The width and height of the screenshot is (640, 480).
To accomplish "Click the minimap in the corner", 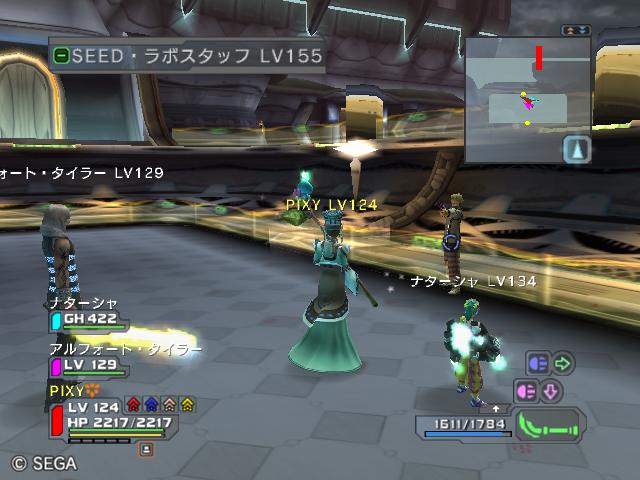I will pyautogui.click(x=528, y=100).
